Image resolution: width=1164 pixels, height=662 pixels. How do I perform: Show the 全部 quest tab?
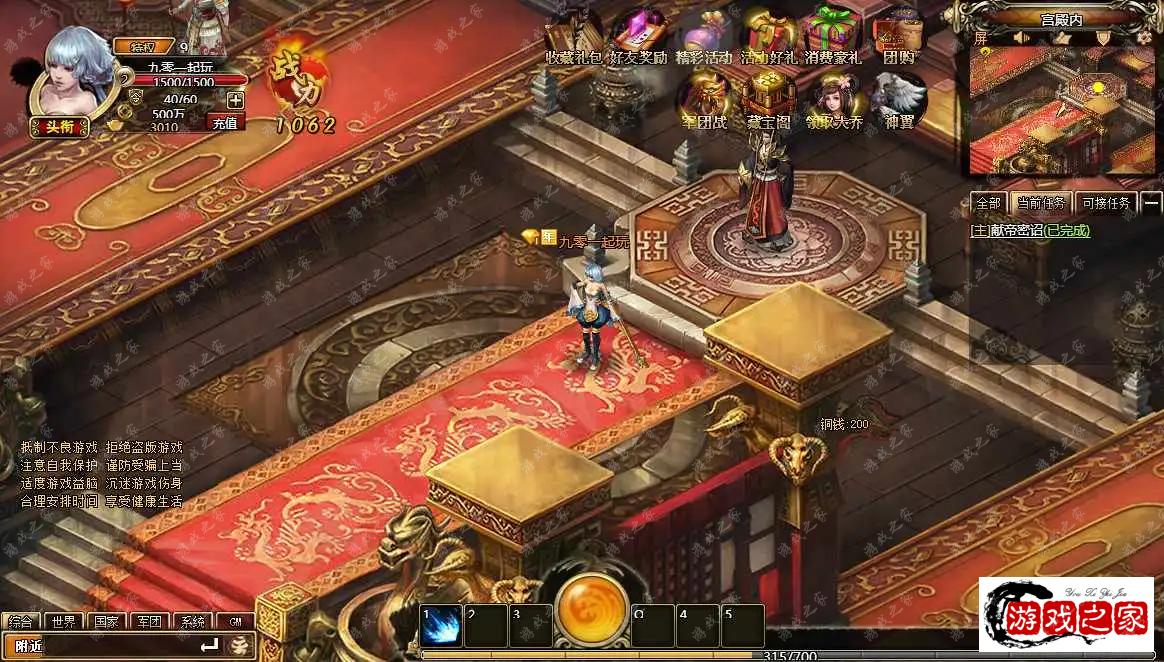pyautogui.click(x=988, y=203)
